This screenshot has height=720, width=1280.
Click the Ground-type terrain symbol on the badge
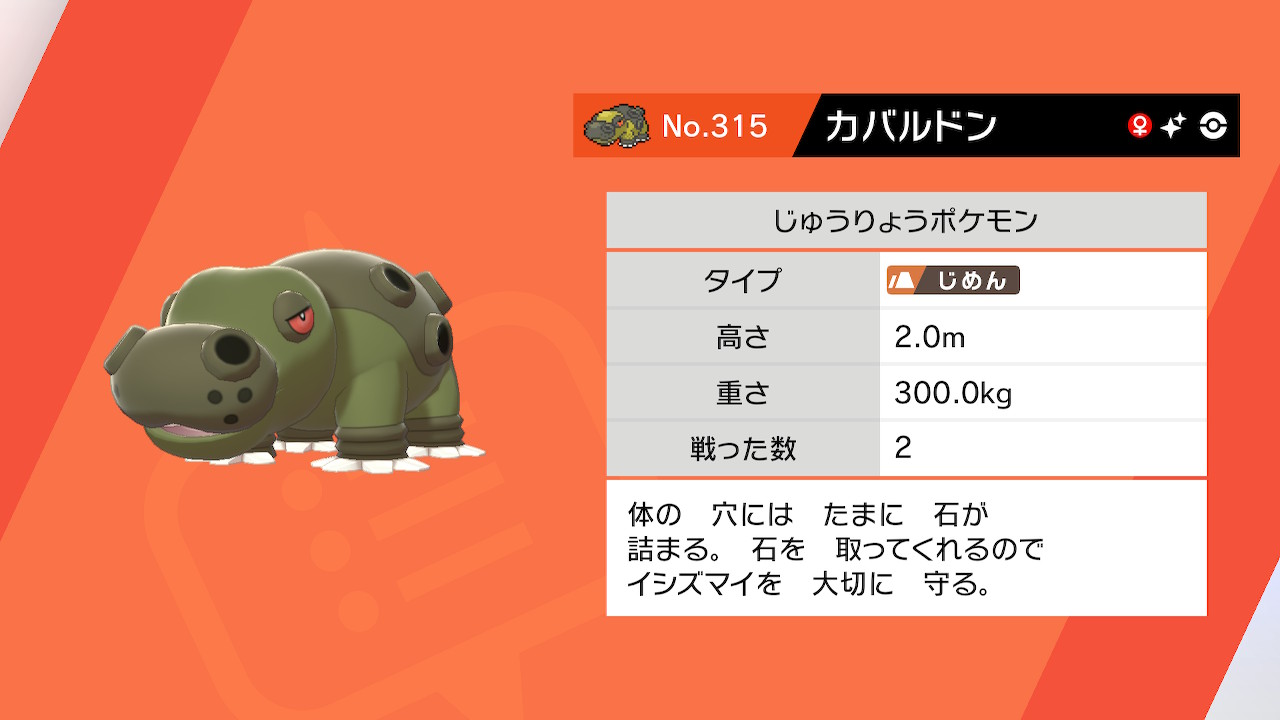pyautogui.click(x=902, y=281)
